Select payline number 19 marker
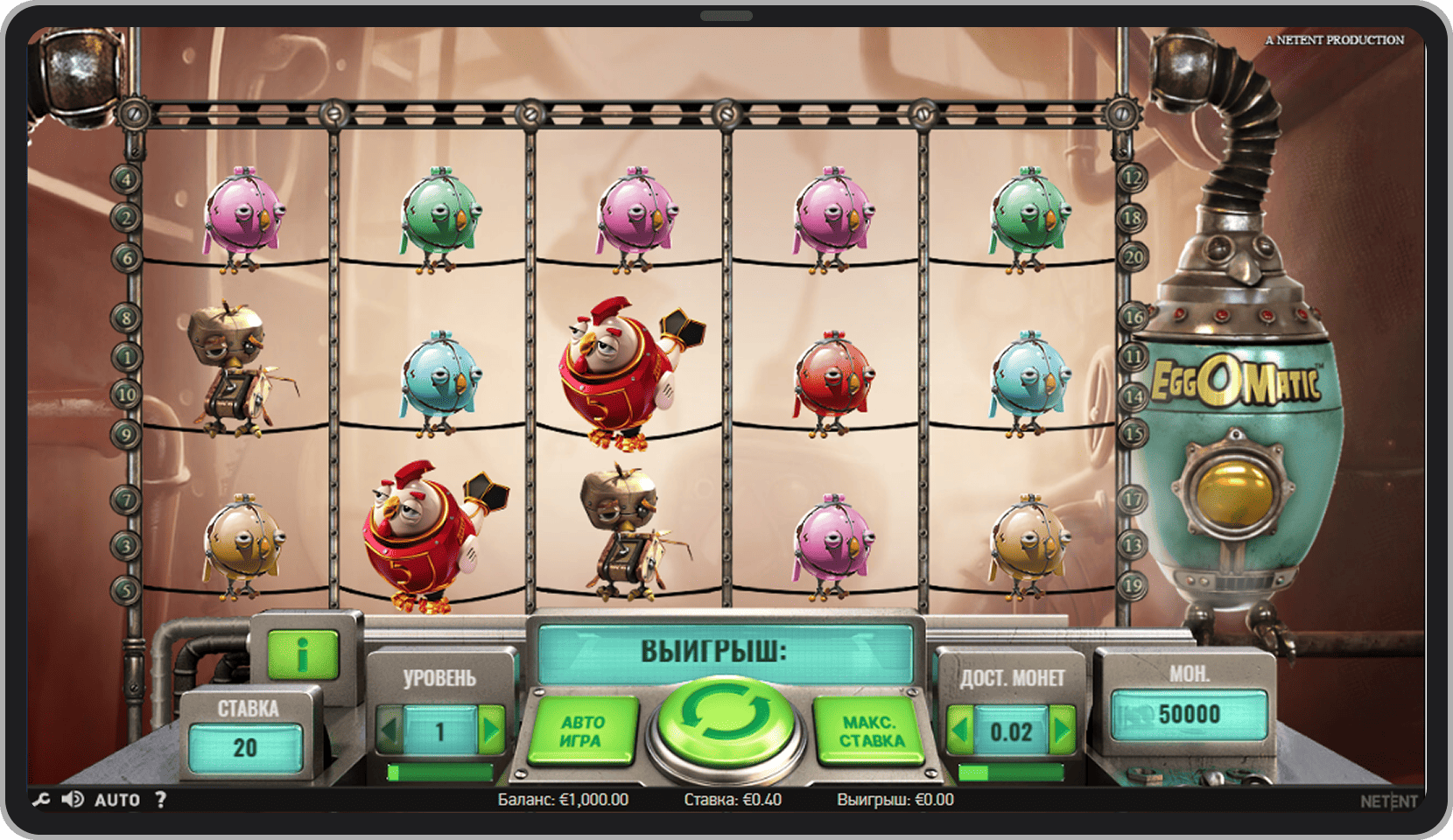Screen dimensions: 1453x840 [x=1134, y=585]
